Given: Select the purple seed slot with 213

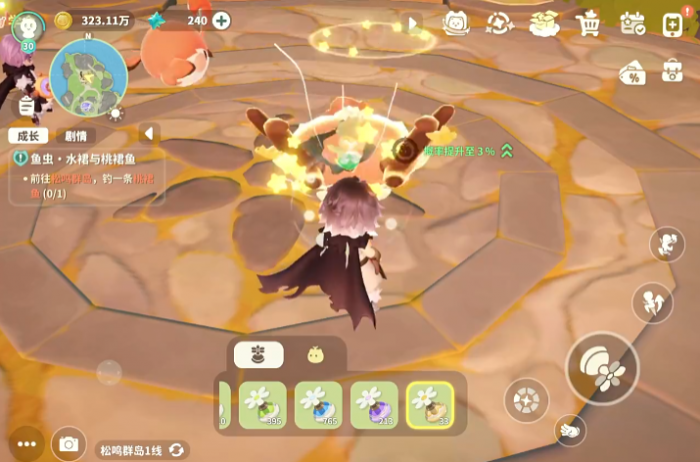Looking at the screenshot, I should pos(374,404).
